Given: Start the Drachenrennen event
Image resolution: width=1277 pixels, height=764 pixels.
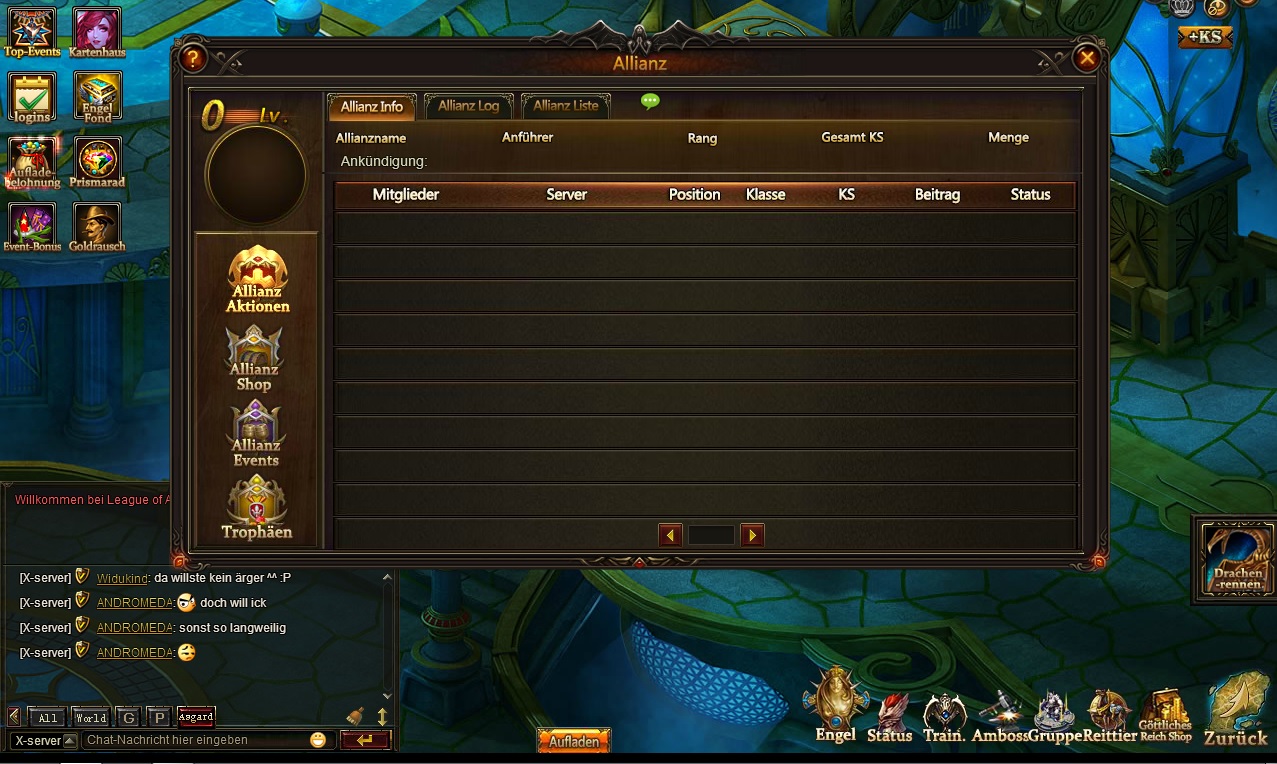Looking at the screenshot, I should click(1235, 557).
